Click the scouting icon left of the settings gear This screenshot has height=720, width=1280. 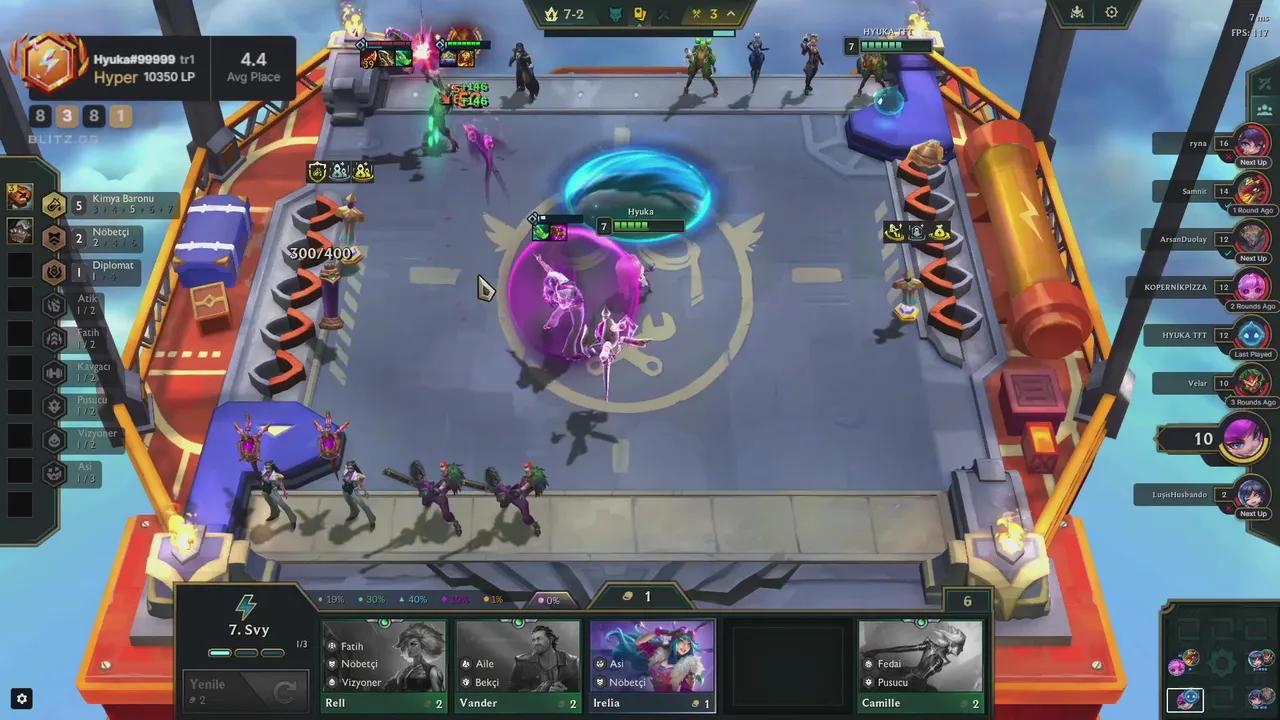pos(1076,11)
